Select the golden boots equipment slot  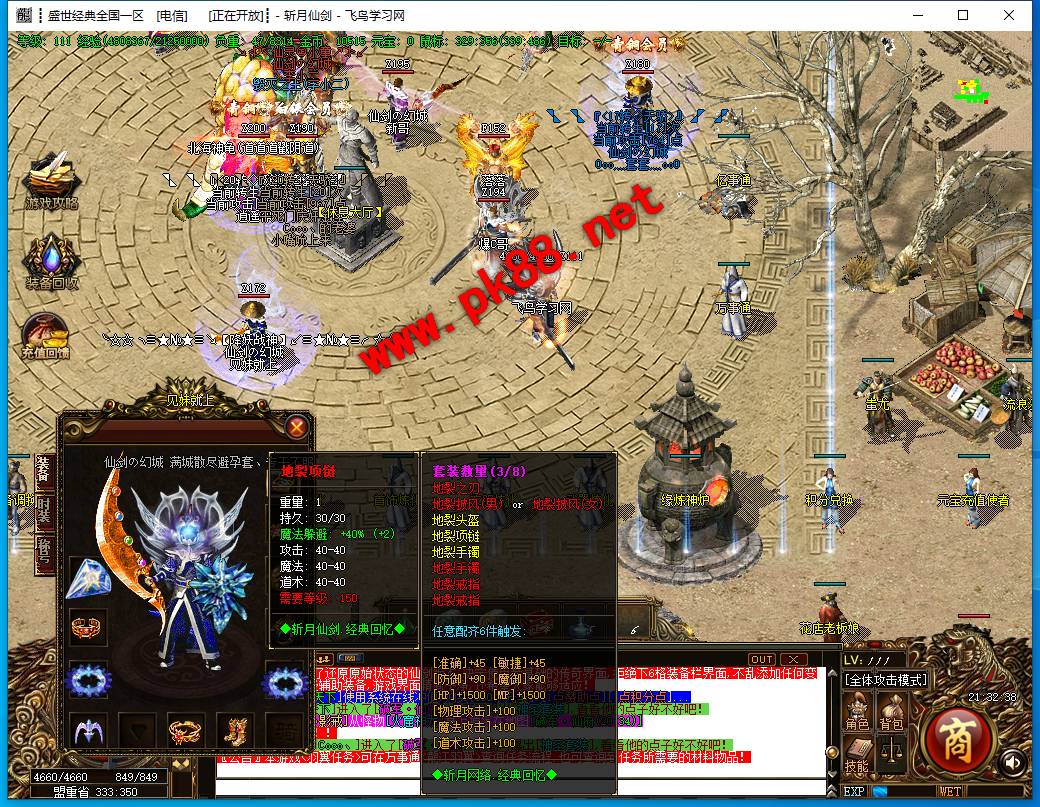tap(236, 729)
